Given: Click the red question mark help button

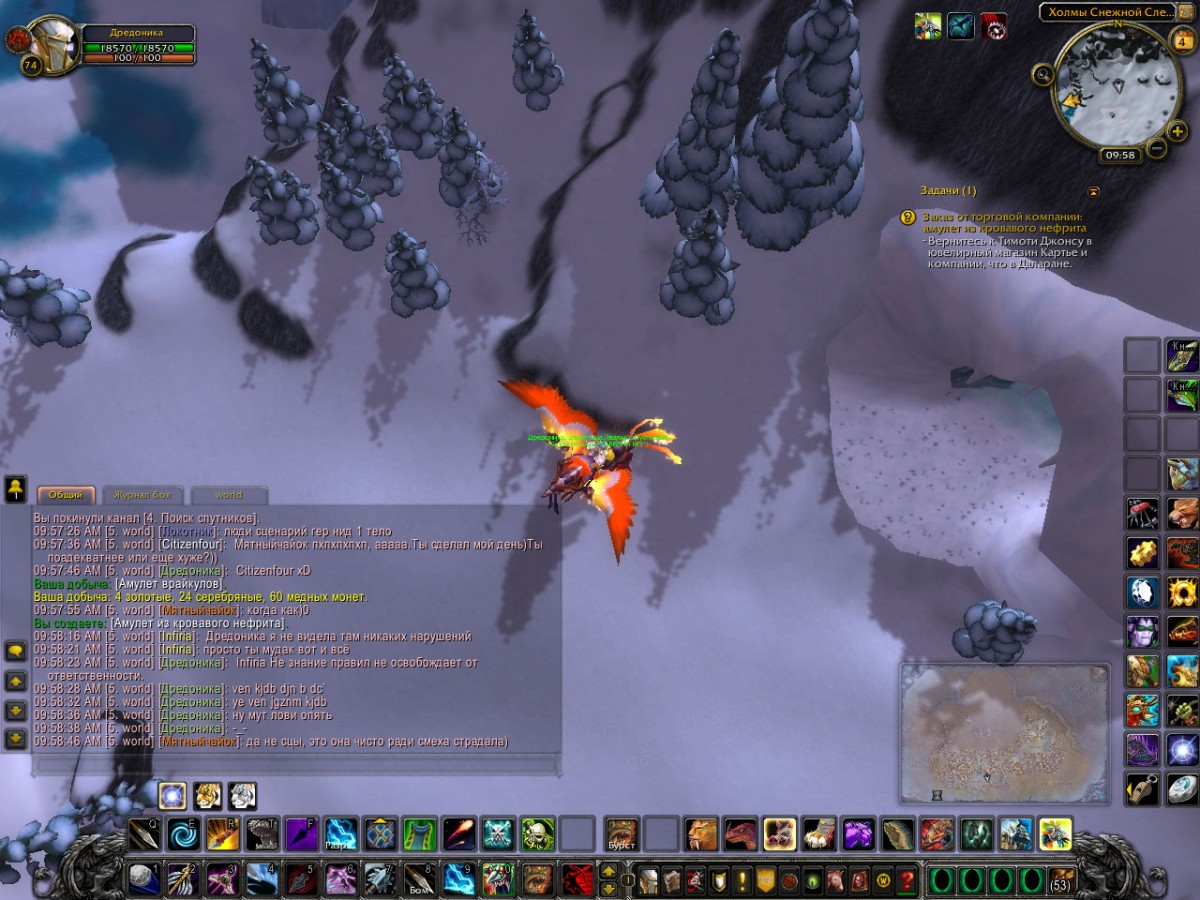Looking at the screenshot, I should [906, 880].
